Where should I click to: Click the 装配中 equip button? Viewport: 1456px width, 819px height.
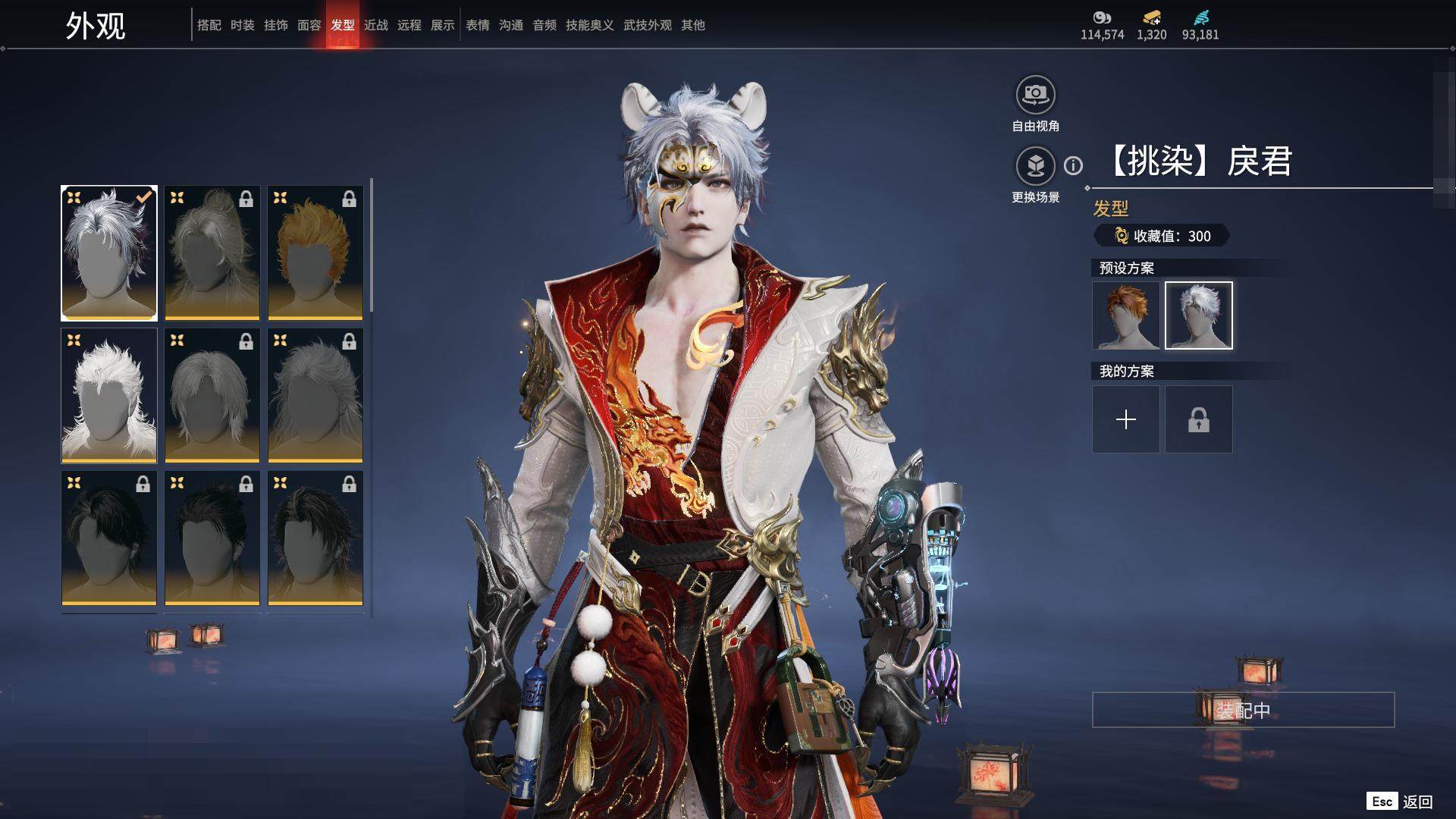[1243, 710]
